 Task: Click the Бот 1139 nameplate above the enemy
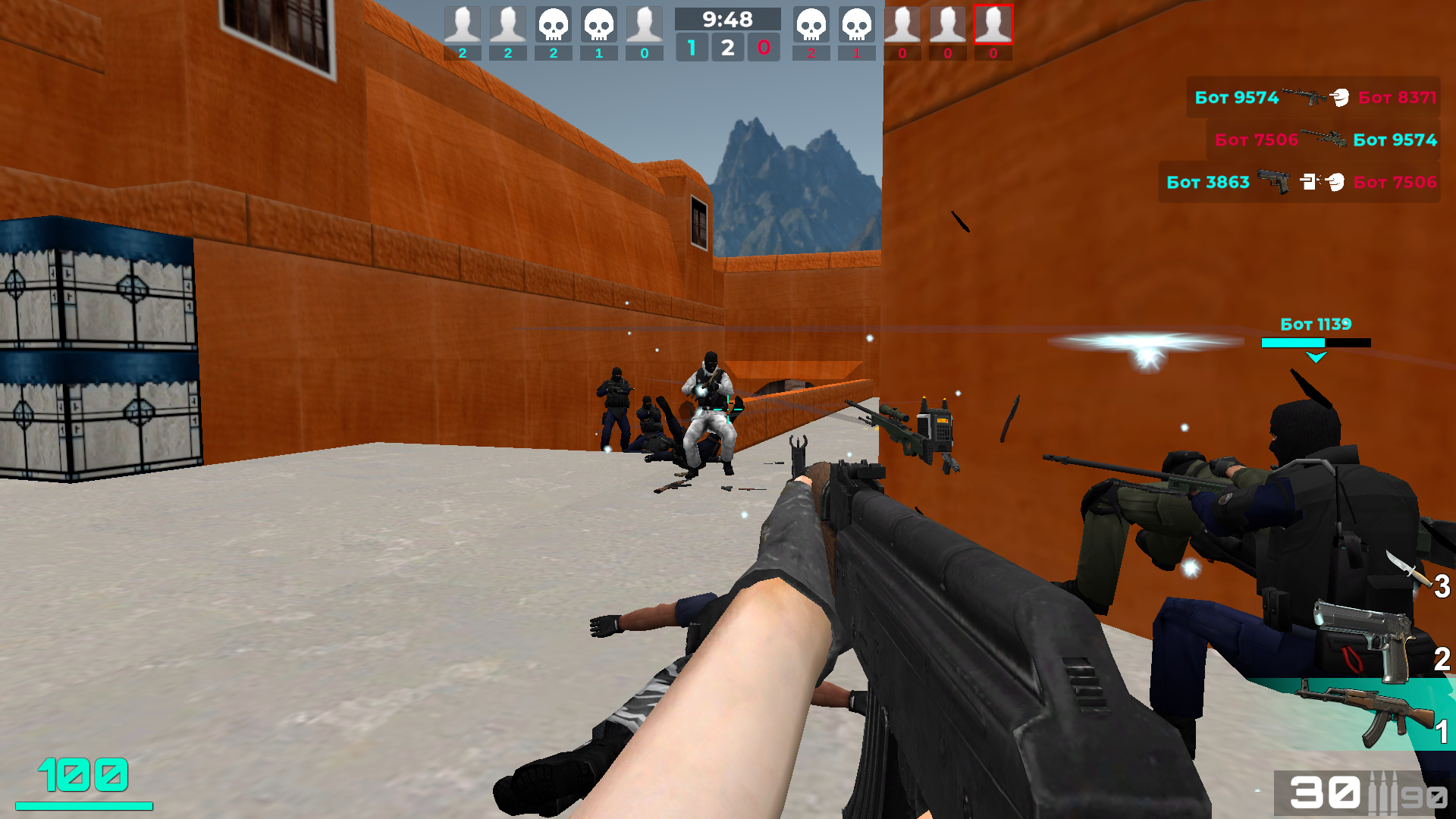(1316, 324)
